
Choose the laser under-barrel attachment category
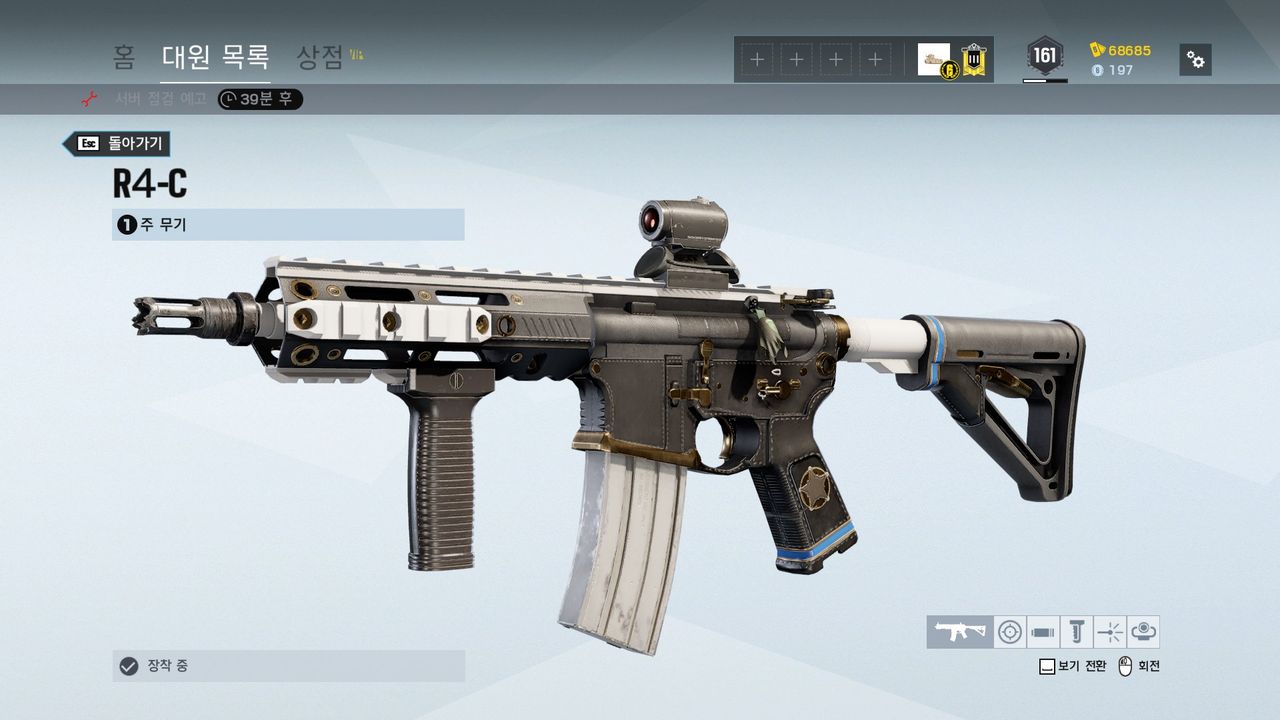1110,632
